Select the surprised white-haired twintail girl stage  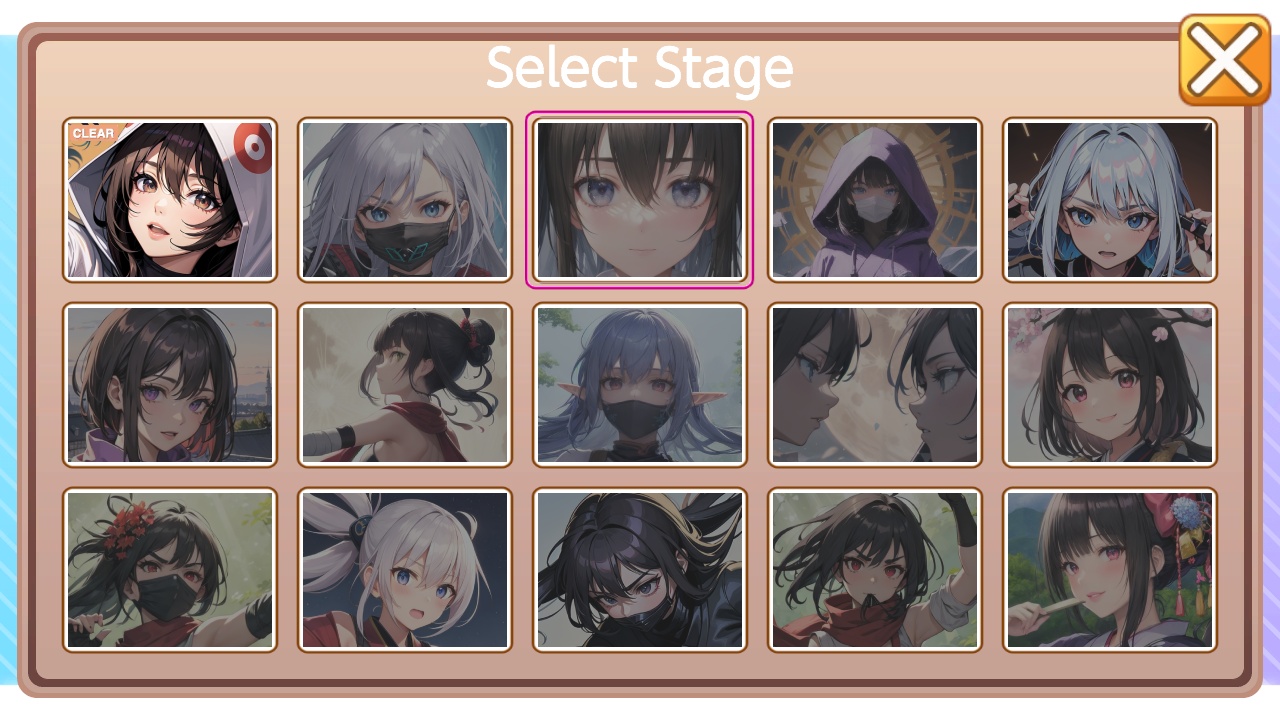[x=404, y=570]
